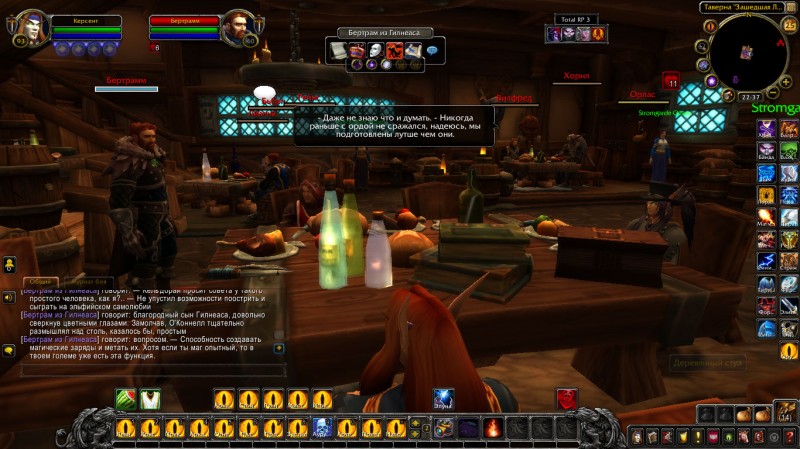Screen dimensions: 800x449
Task: Open the backpack bag slot
Action: [785, 412]
